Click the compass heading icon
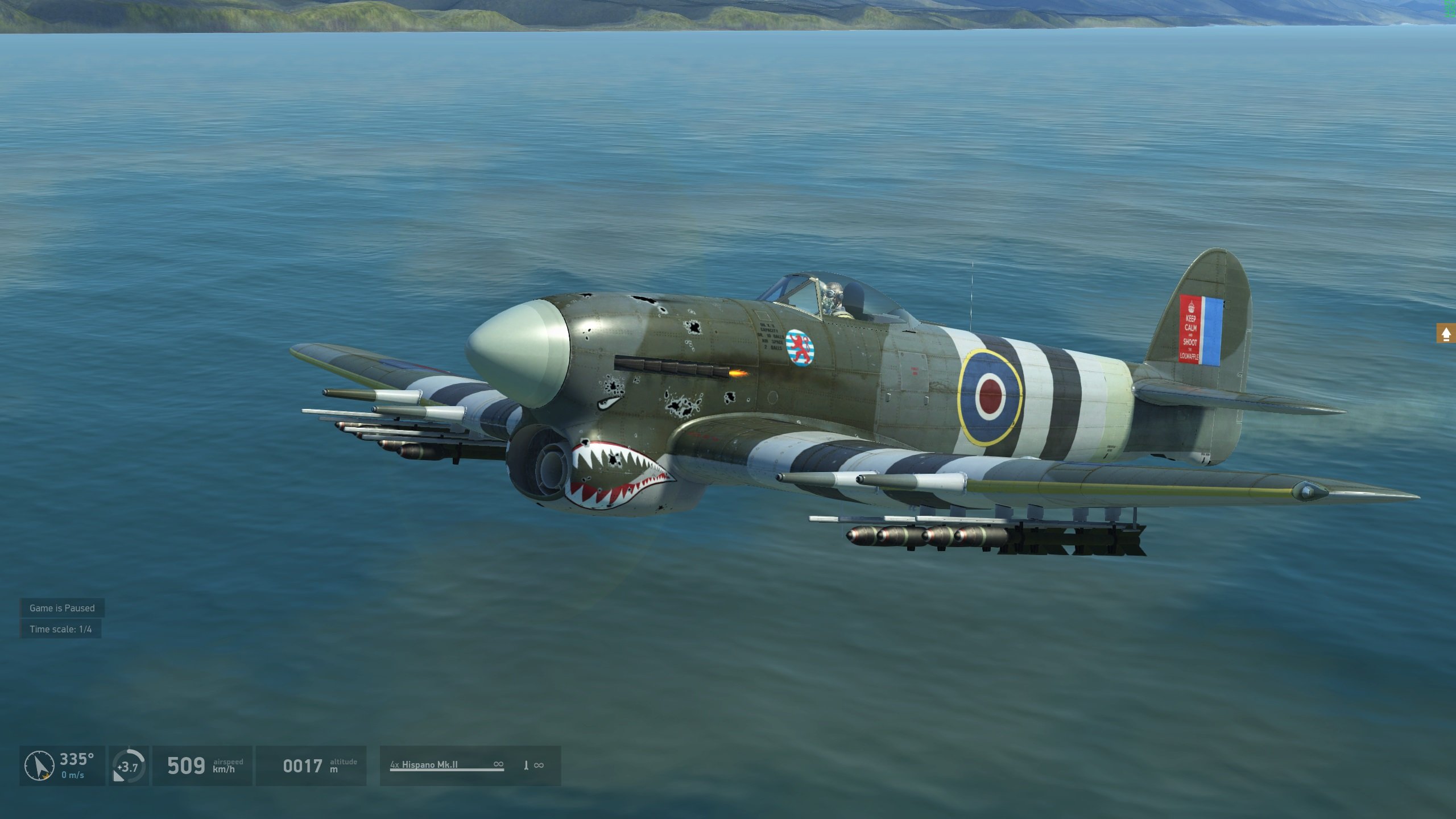This screenshot has width=1456, height=819. point(39,766)
